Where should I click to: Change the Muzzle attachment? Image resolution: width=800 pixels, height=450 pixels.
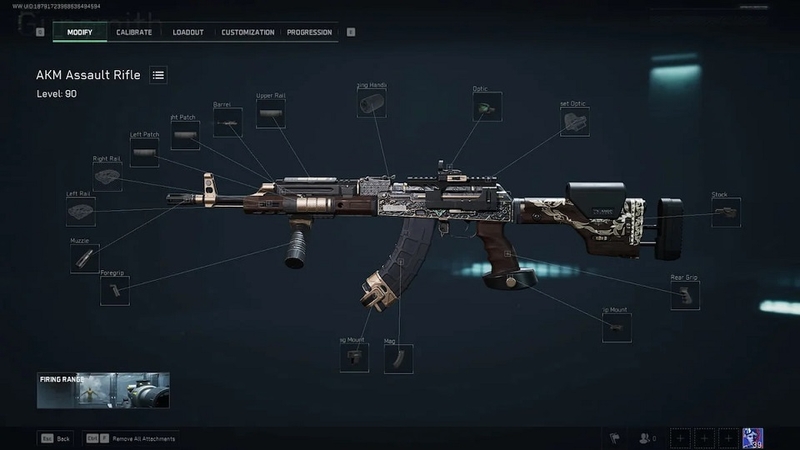84,259
